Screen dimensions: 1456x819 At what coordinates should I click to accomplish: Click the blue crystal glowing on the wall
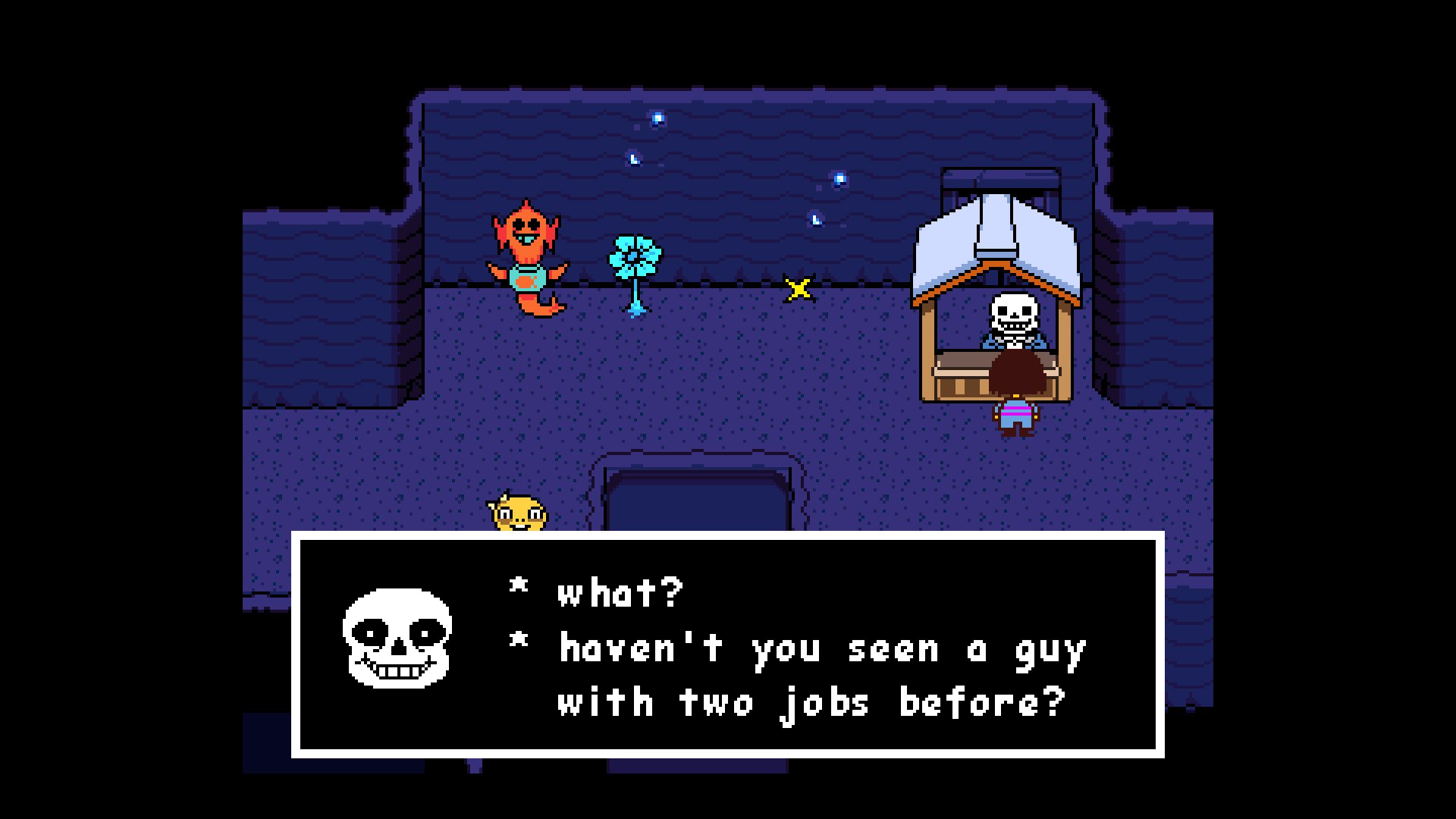point(839,180)
